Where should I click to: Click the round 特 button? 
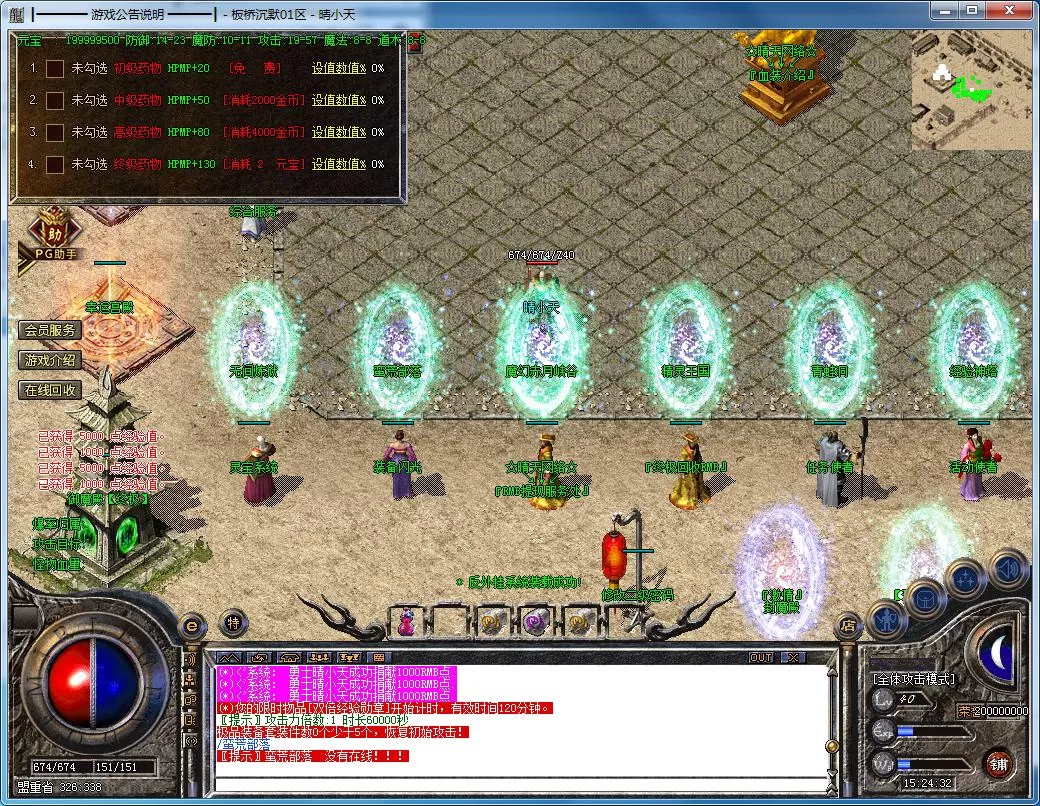click(x=232, y=622)
